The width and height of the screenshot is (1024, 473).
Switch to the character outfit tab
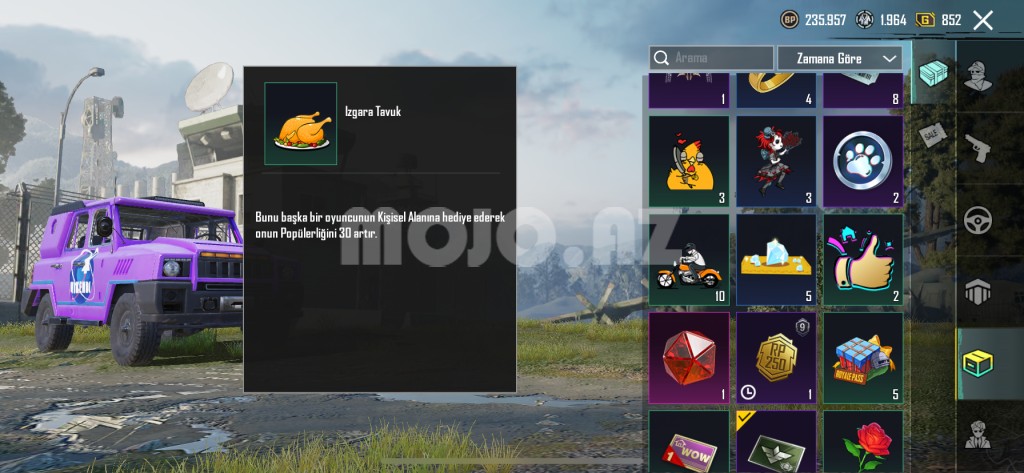point(978,76)
